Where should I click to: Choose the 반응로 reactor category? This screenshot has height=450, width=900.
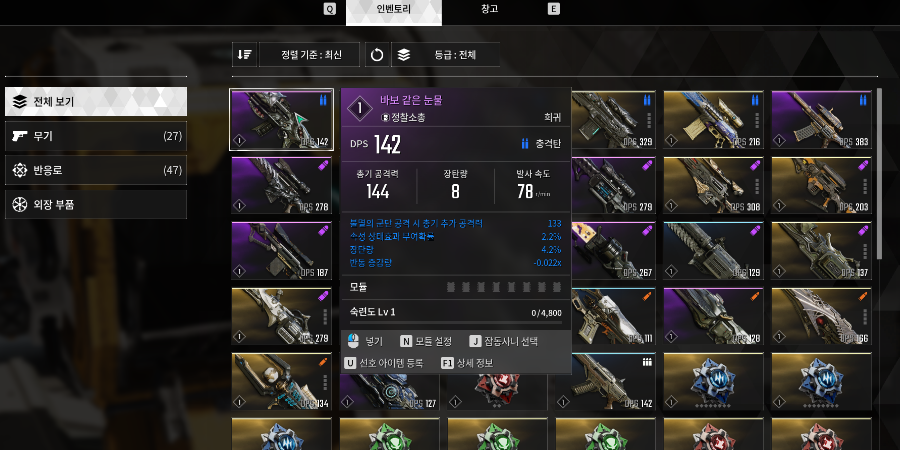[x=95, y=170]
